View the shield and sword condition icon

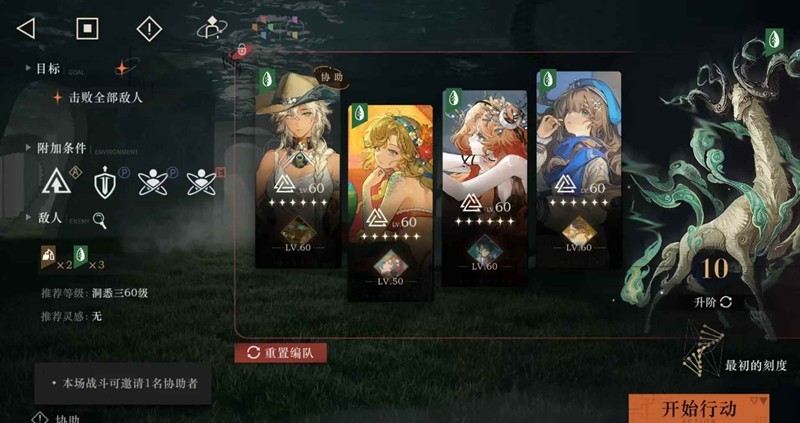(x=106, y=182)
